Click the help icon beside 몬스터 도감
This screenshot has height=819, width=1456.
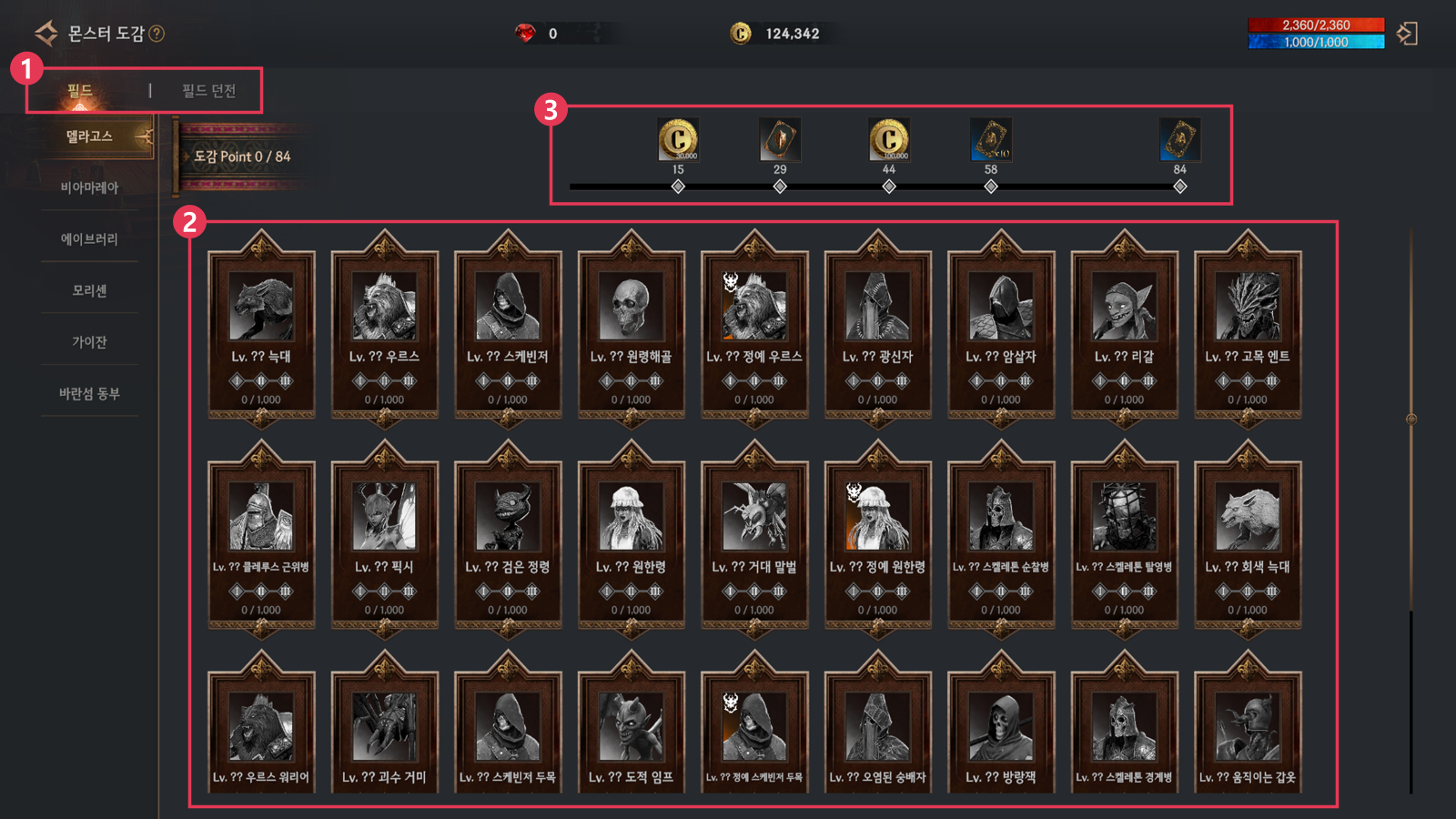157,34
